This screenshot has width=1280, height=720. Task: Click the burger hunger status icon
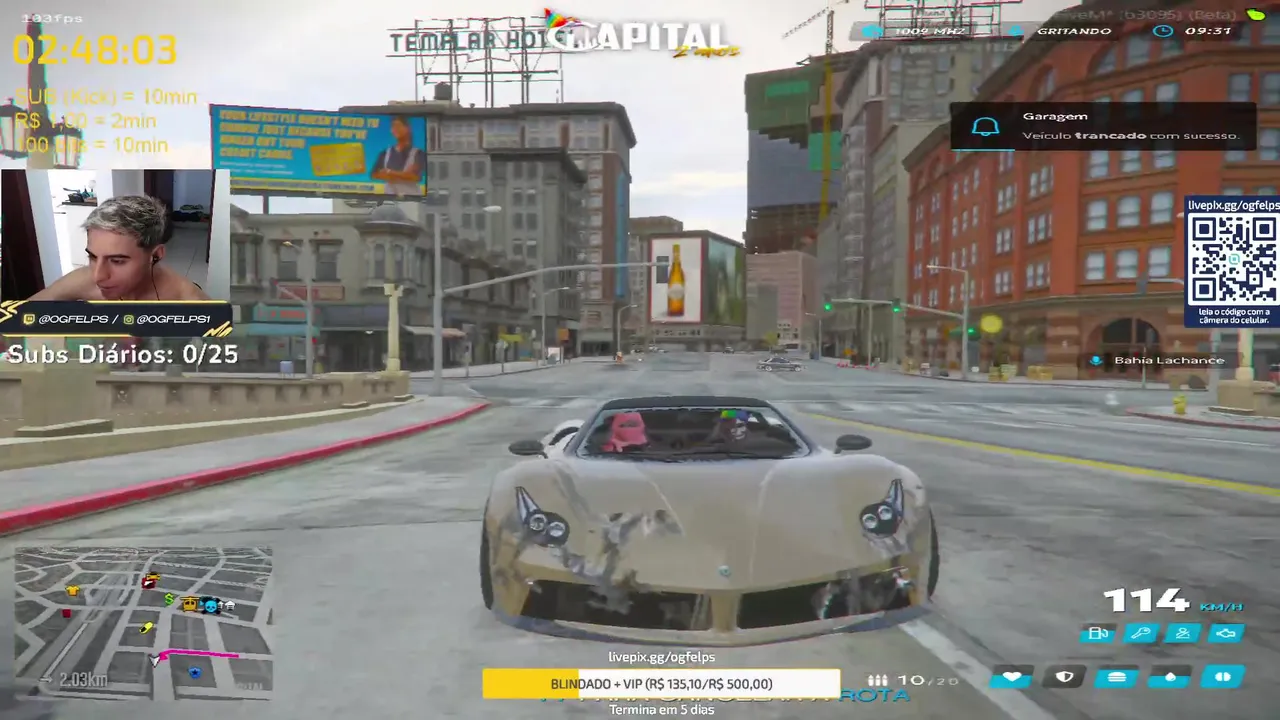[x=1116, y=677]
